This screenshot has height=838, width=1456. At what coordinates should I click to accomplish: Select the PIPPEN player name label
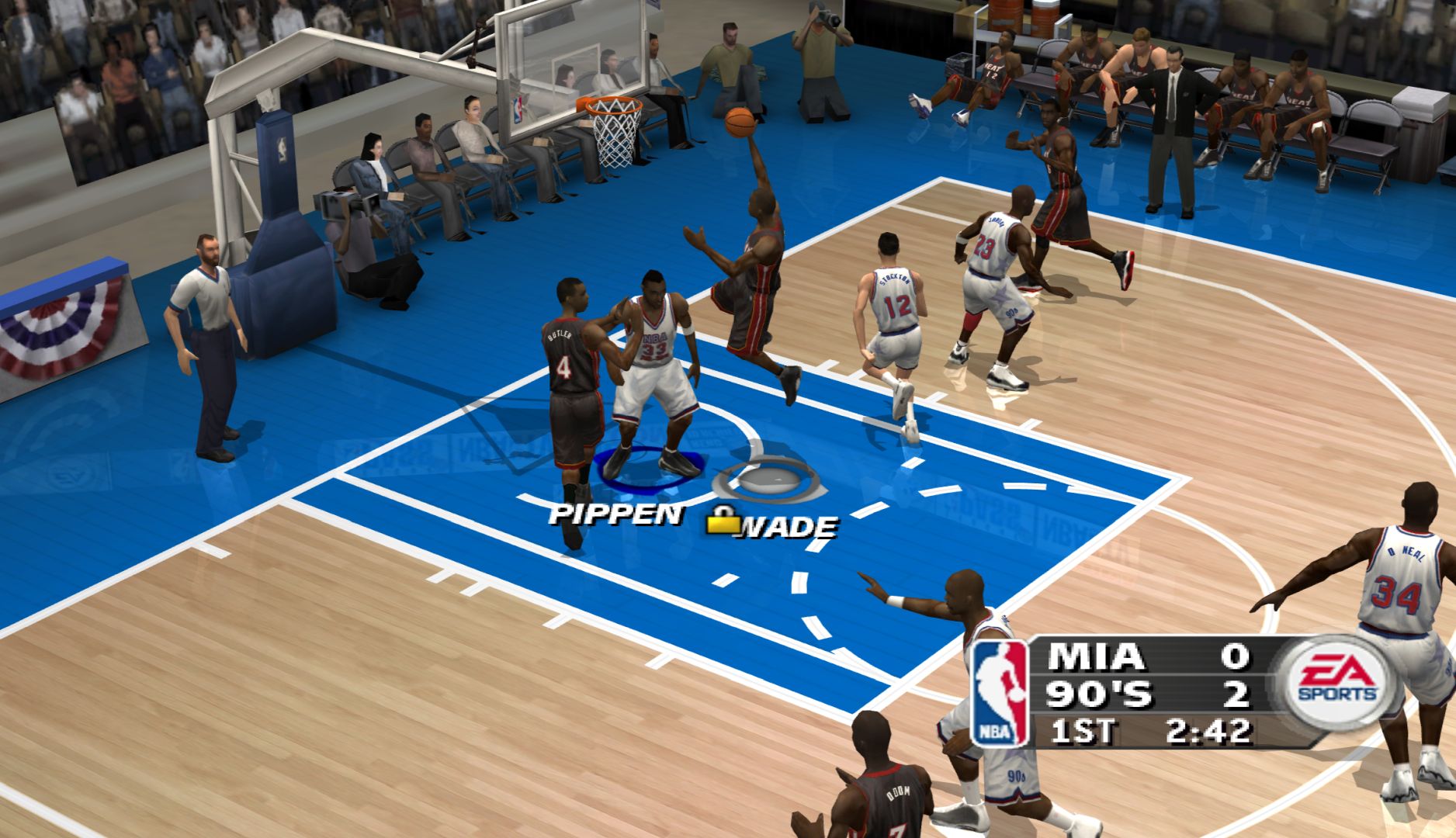616,514
